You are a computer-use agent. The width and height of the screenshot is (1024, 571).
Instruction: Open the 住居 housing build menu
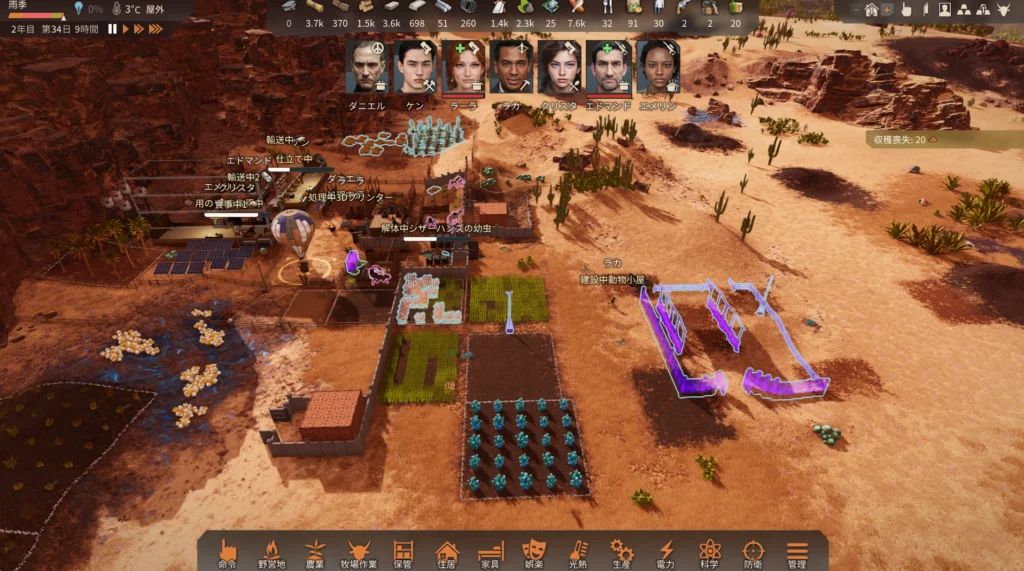click(x=447, y=553)
